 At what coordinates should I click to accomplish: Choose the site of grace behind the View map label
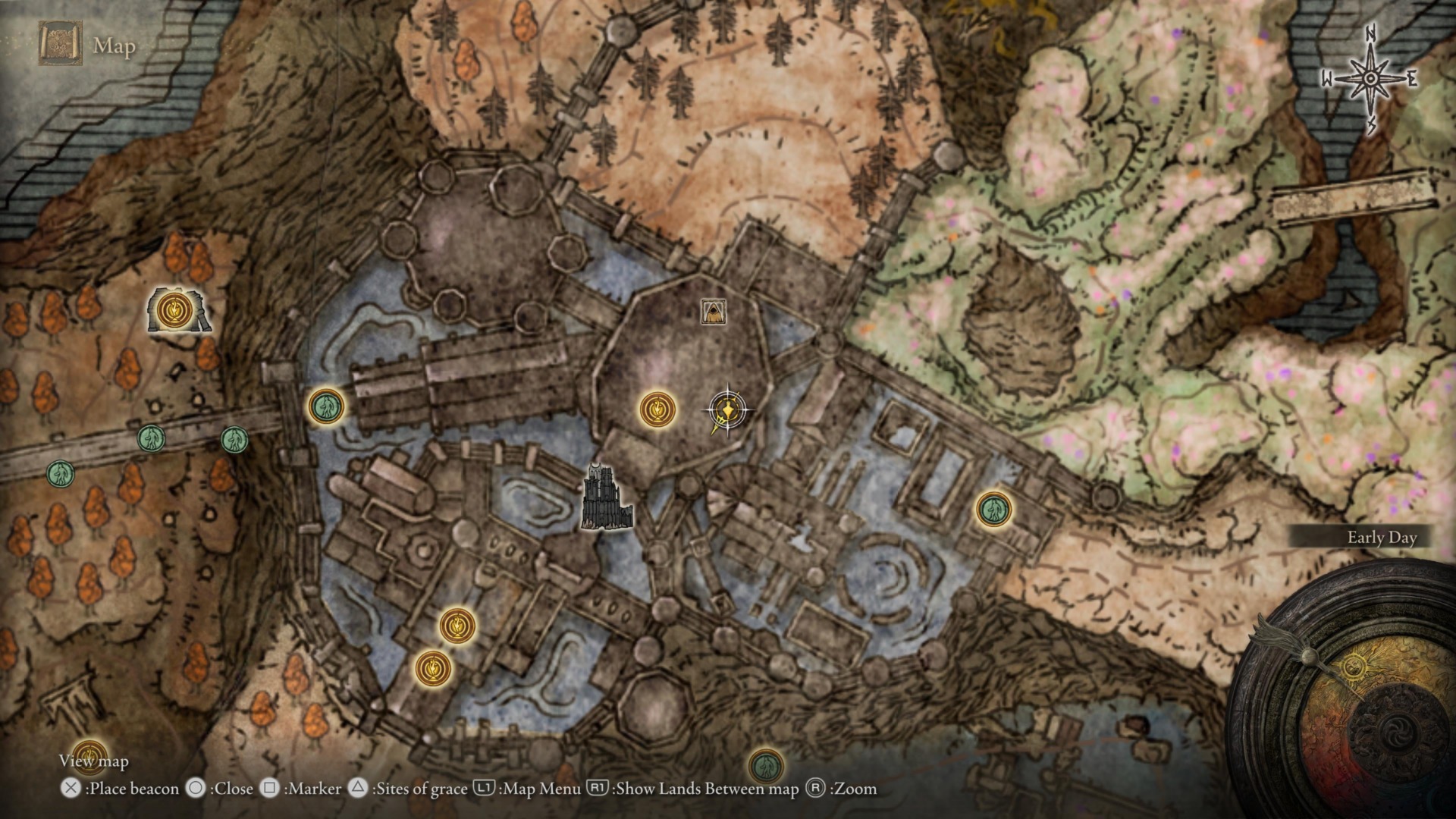[89, 755]
